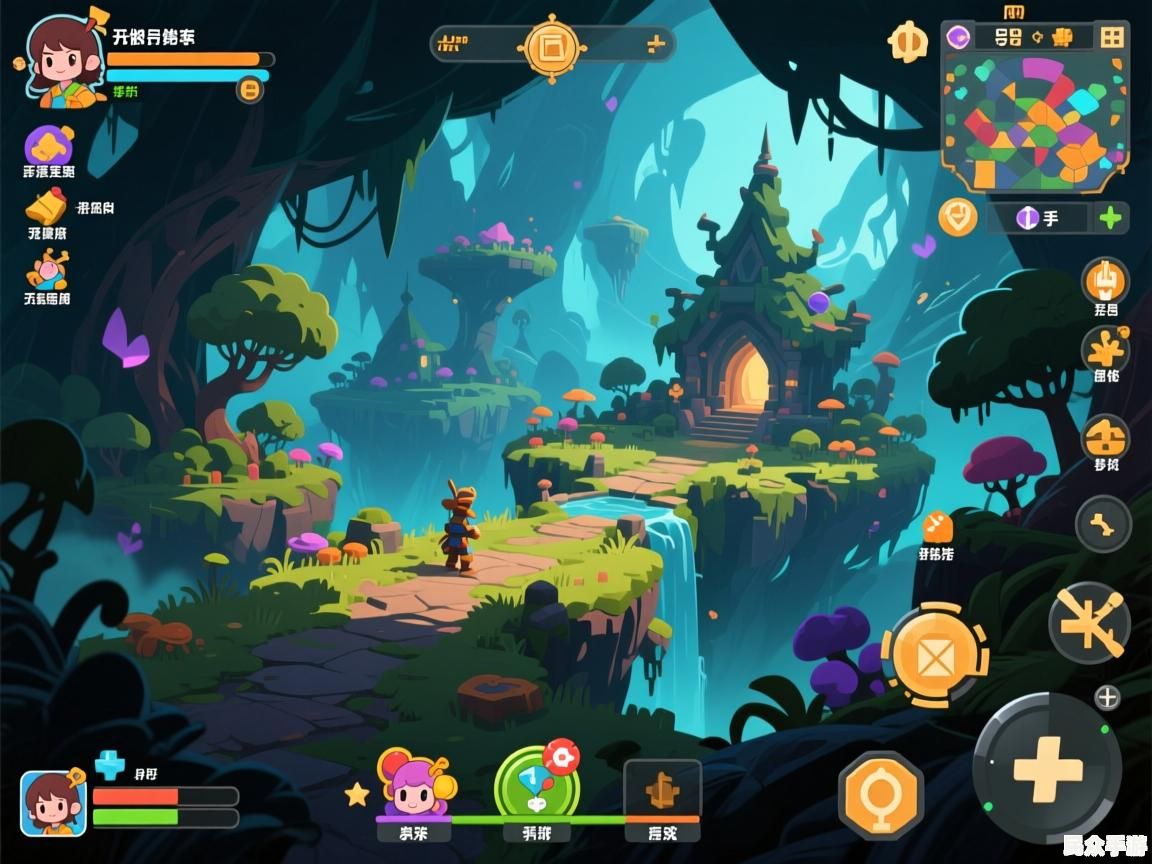Tap the large orange square-emblem button
The width and height of the screenshot is (1152, 864).
point(935,657)
